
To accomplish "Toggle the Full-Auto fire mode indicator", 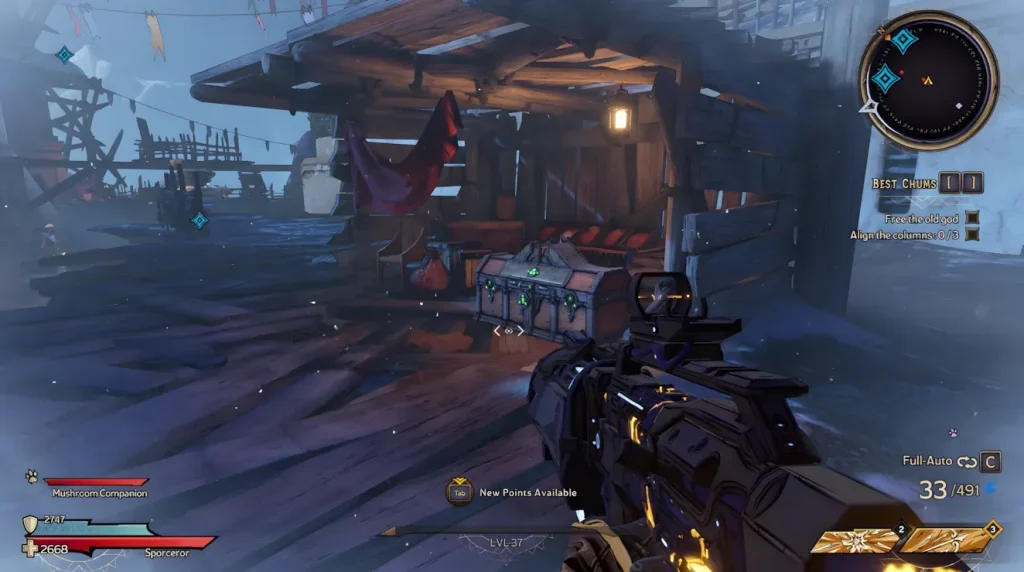I will coord(926,462).
